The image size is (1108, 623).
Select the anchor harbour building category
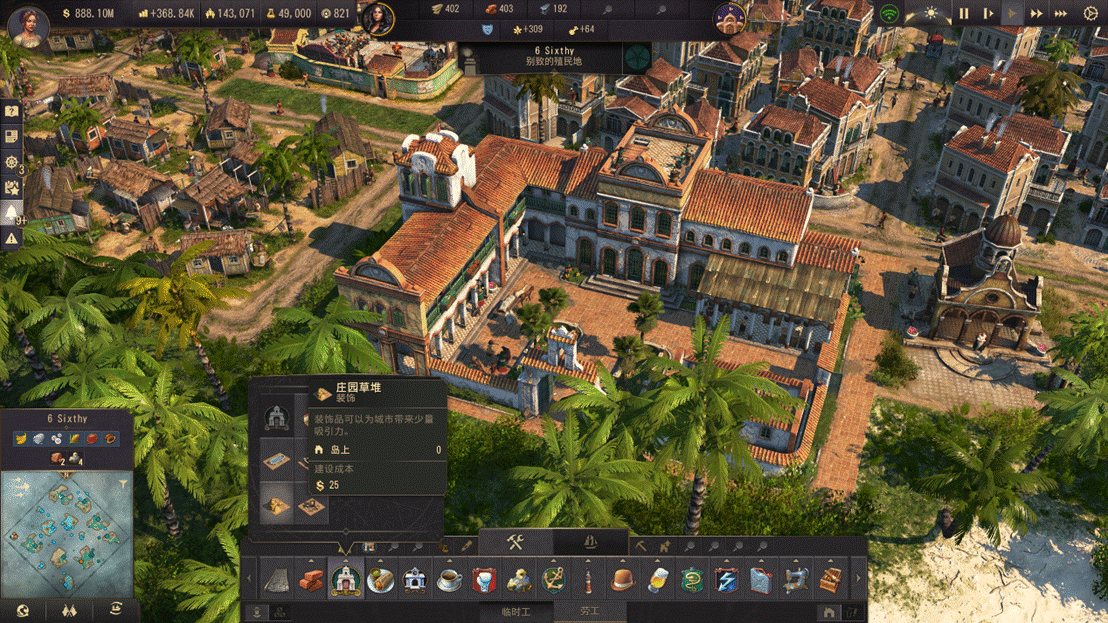553,579
